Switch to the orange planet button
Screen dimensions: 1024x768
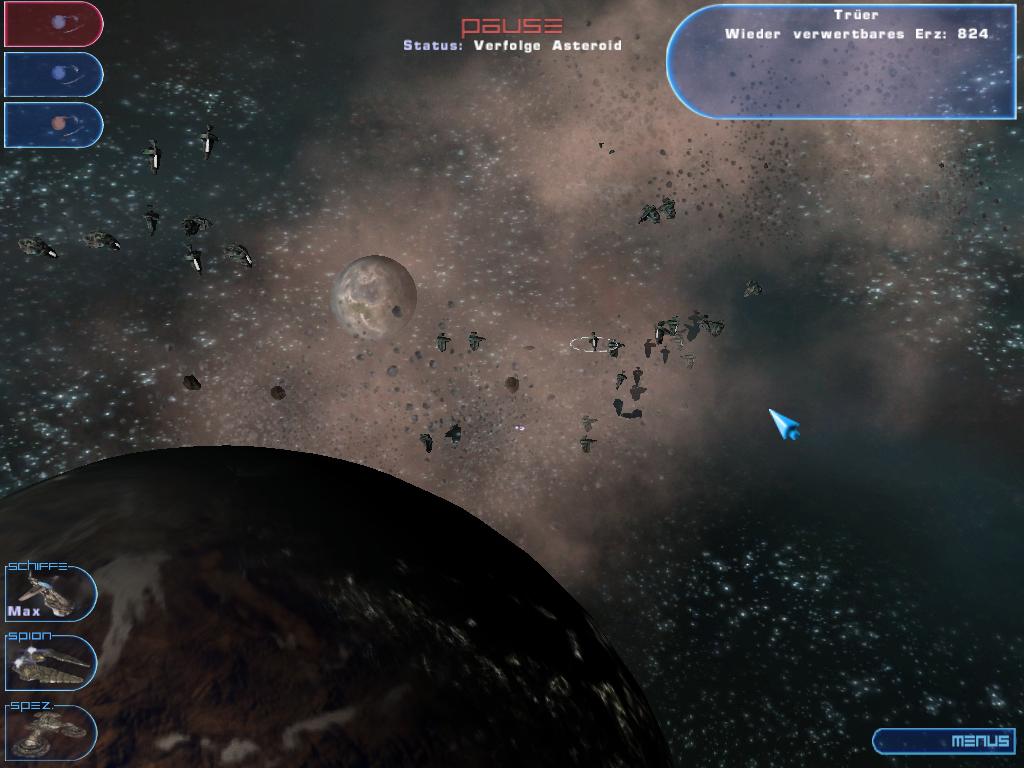[54, 124]
